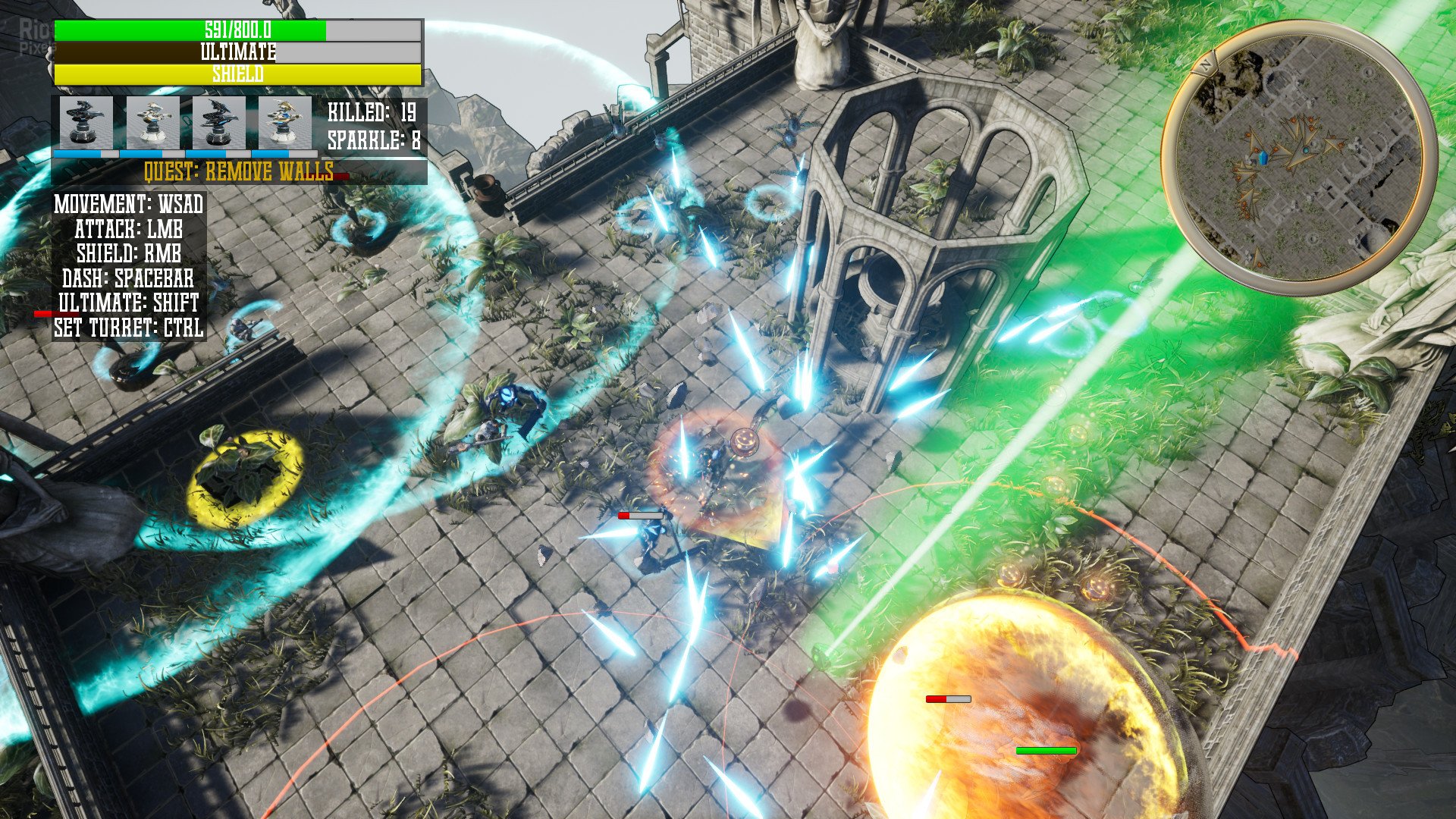Open the Remove Walls quest tracker

[239, 172]
